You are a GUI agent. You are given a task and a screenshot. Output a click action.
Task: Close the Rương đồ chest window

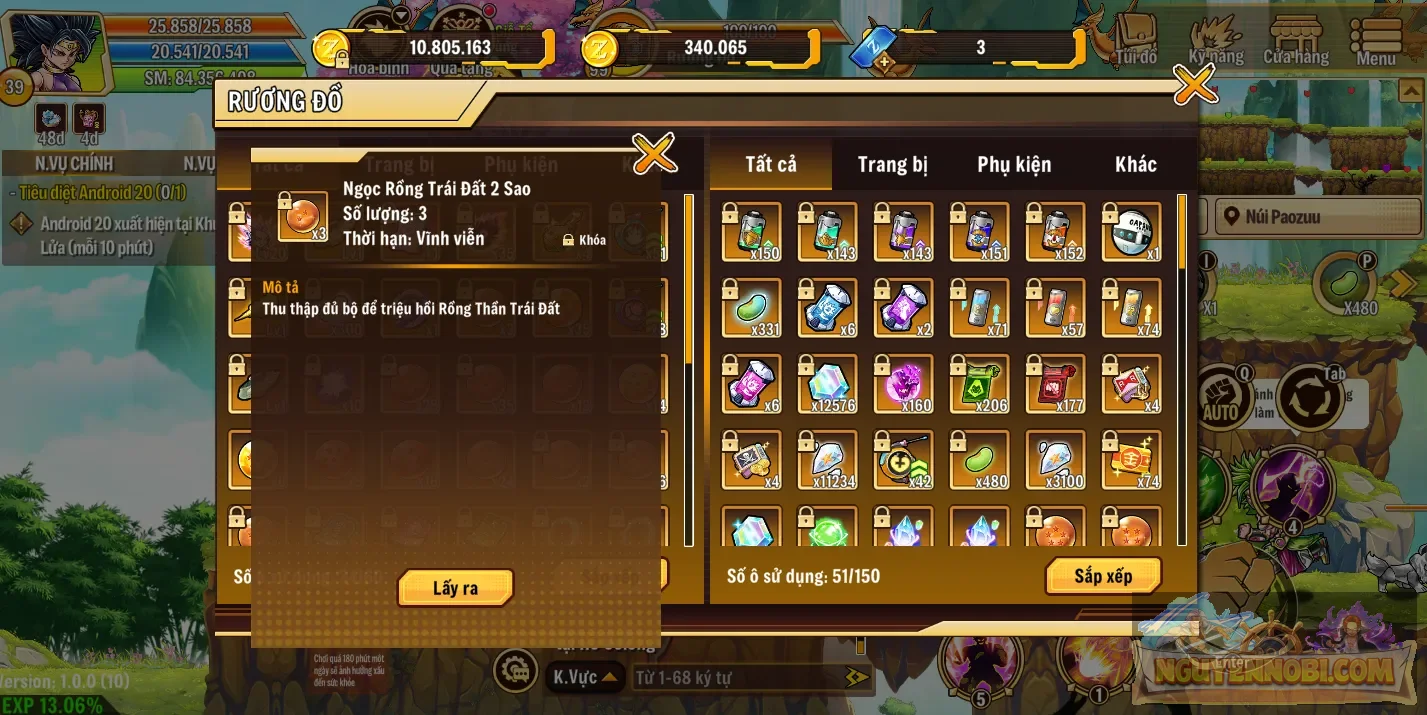click(x=1194, y=86)
